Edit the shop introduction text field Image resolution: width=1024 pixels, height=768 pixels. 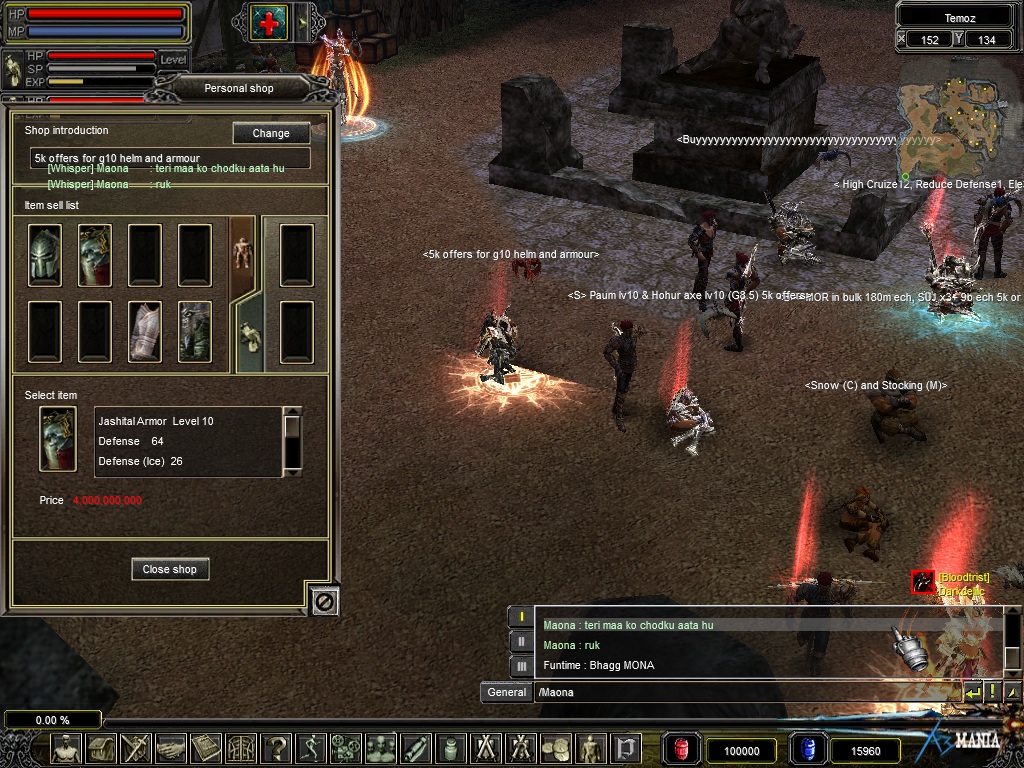(x=170, y=158)
